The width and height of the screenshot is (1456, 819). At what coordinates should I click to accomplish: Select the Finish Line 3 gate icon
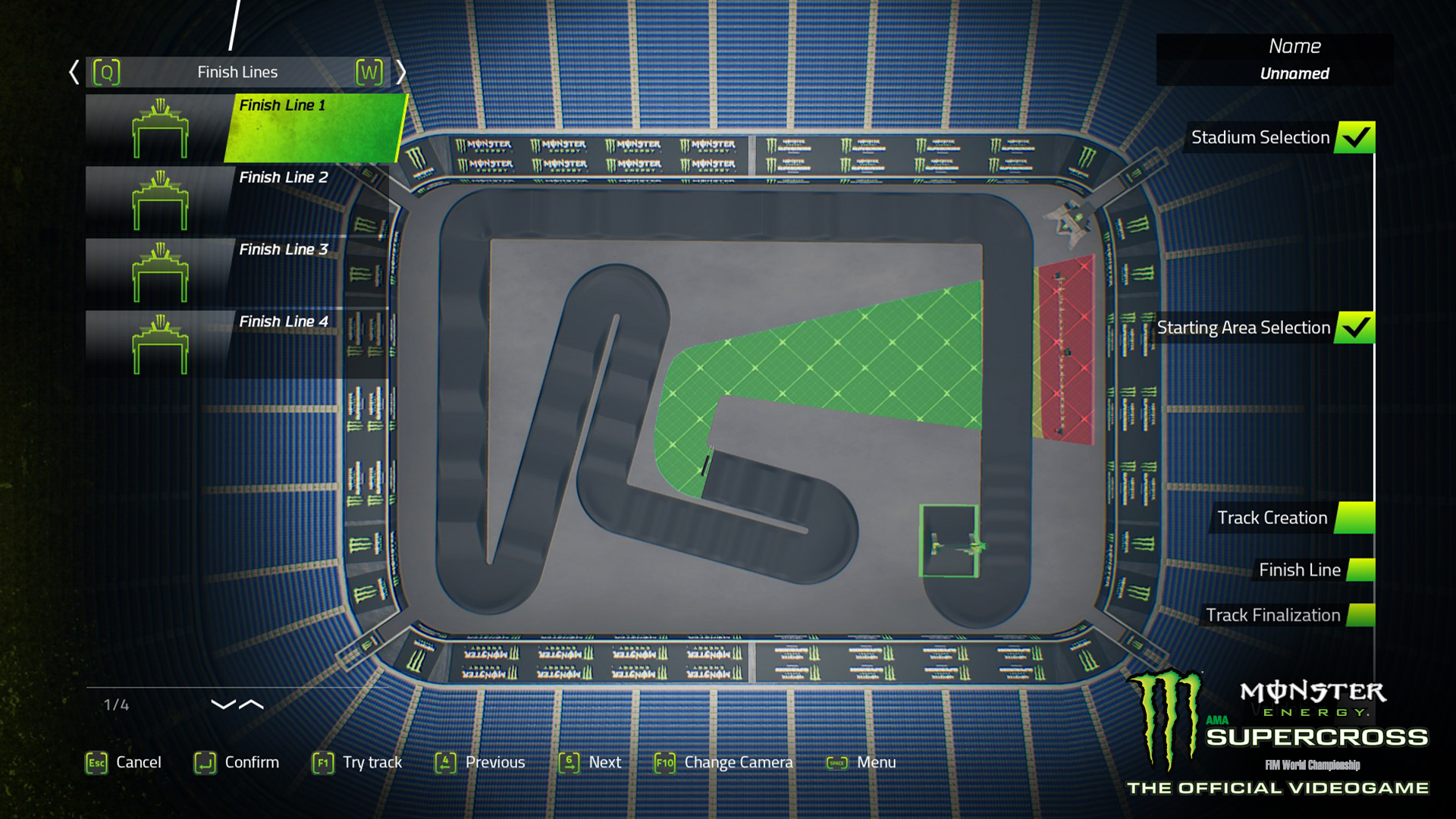tap(161, 273)
